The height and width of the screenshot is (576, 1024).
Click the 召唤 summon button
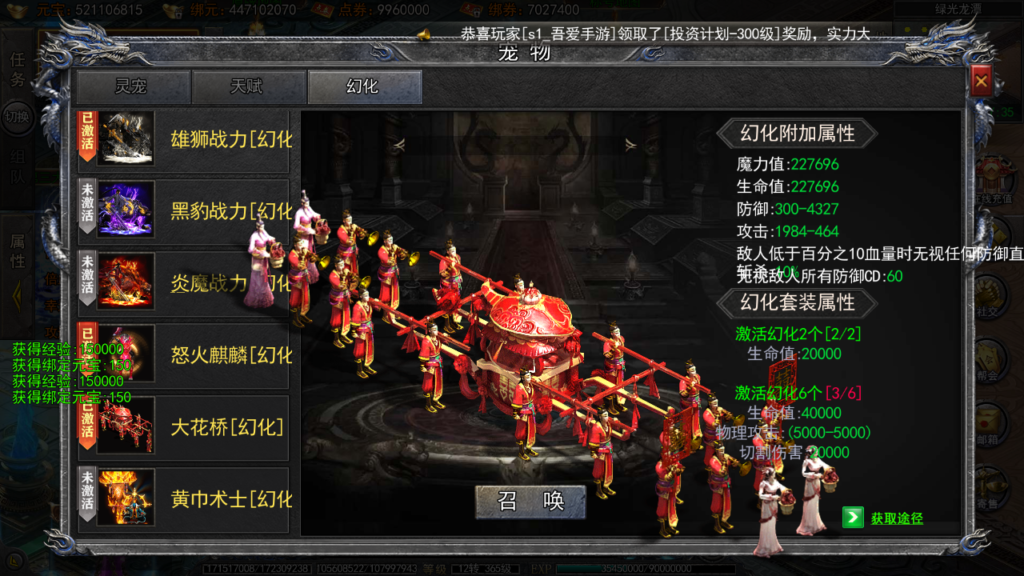click(x=530, y=501)
